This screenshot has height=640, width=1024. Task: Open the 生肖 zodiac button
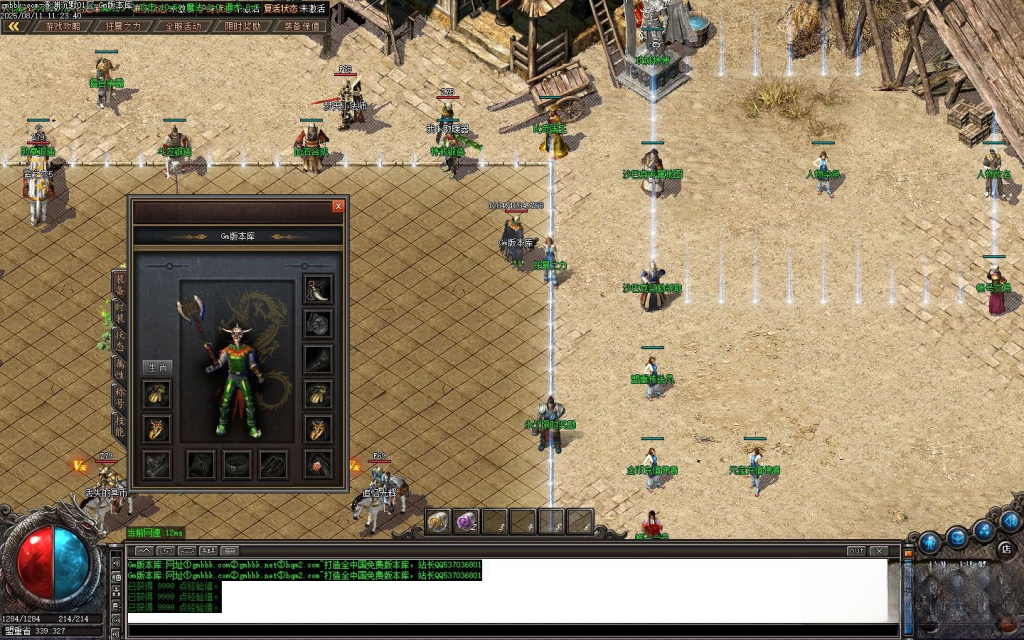tap(156, 368)
